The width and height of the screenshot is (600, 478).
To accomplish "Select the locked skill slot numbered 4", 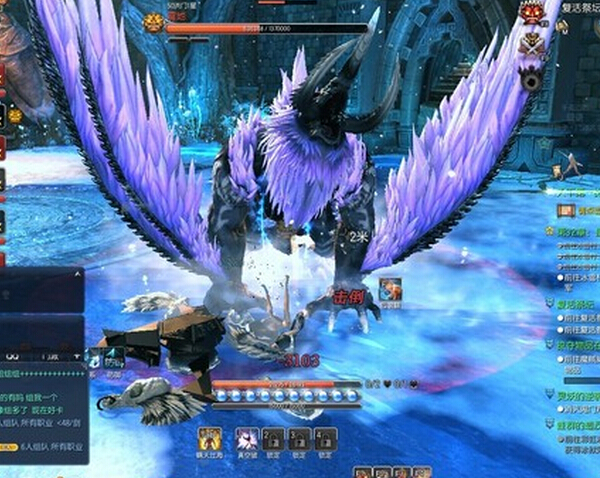I will point(325,438).
